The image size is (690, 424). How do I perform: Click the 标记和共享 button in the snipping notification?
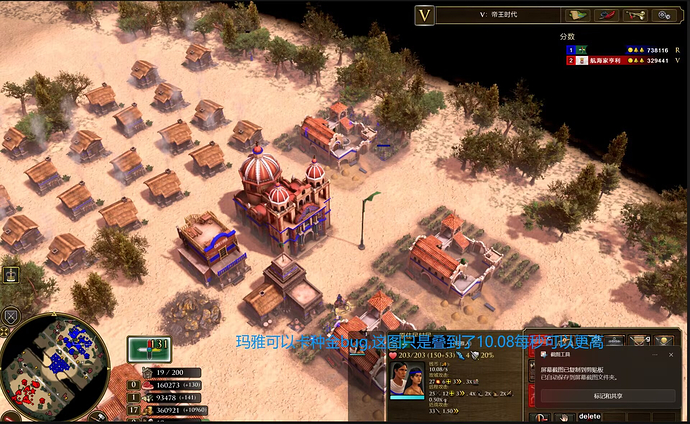pyautogui.click(x=609, y=396)
